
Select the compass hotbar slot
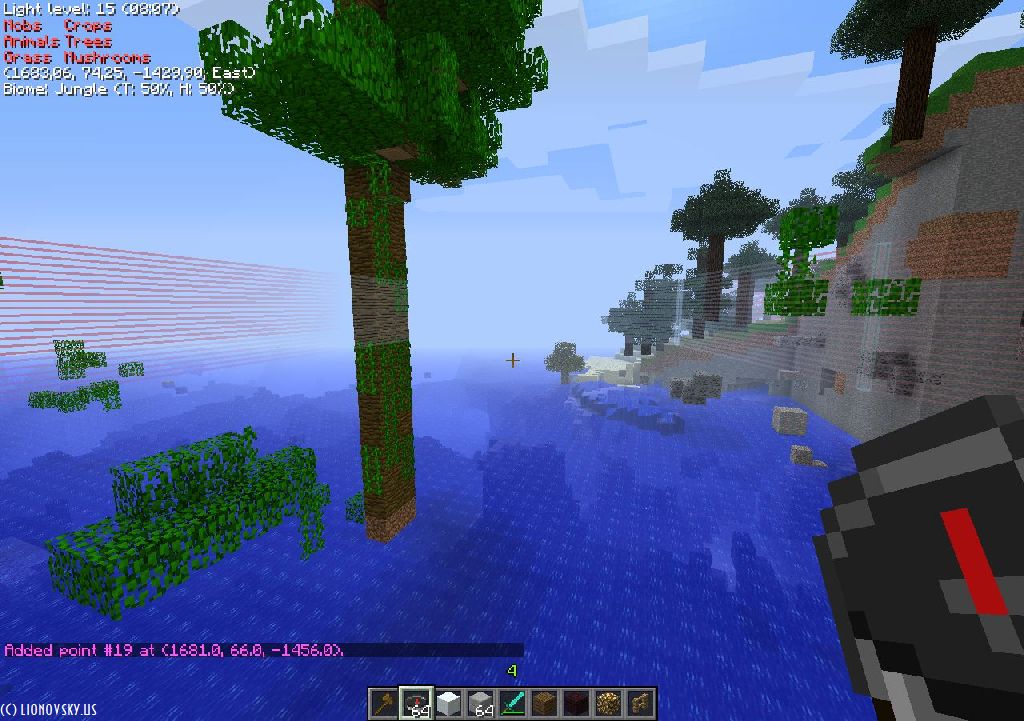[416, 703]
